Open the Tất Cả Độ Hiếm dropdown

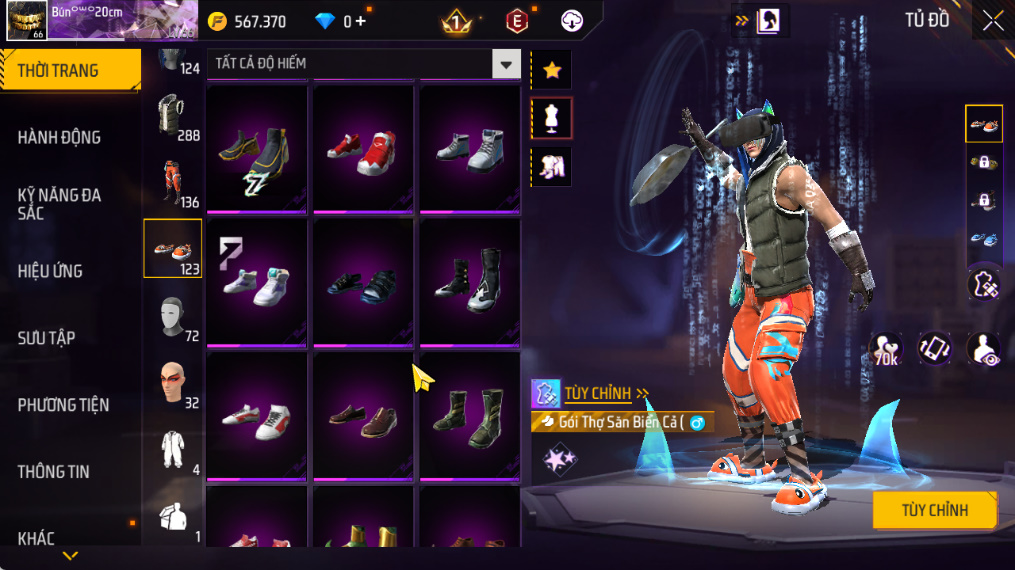pyautogui.click(x=506, y=64)
